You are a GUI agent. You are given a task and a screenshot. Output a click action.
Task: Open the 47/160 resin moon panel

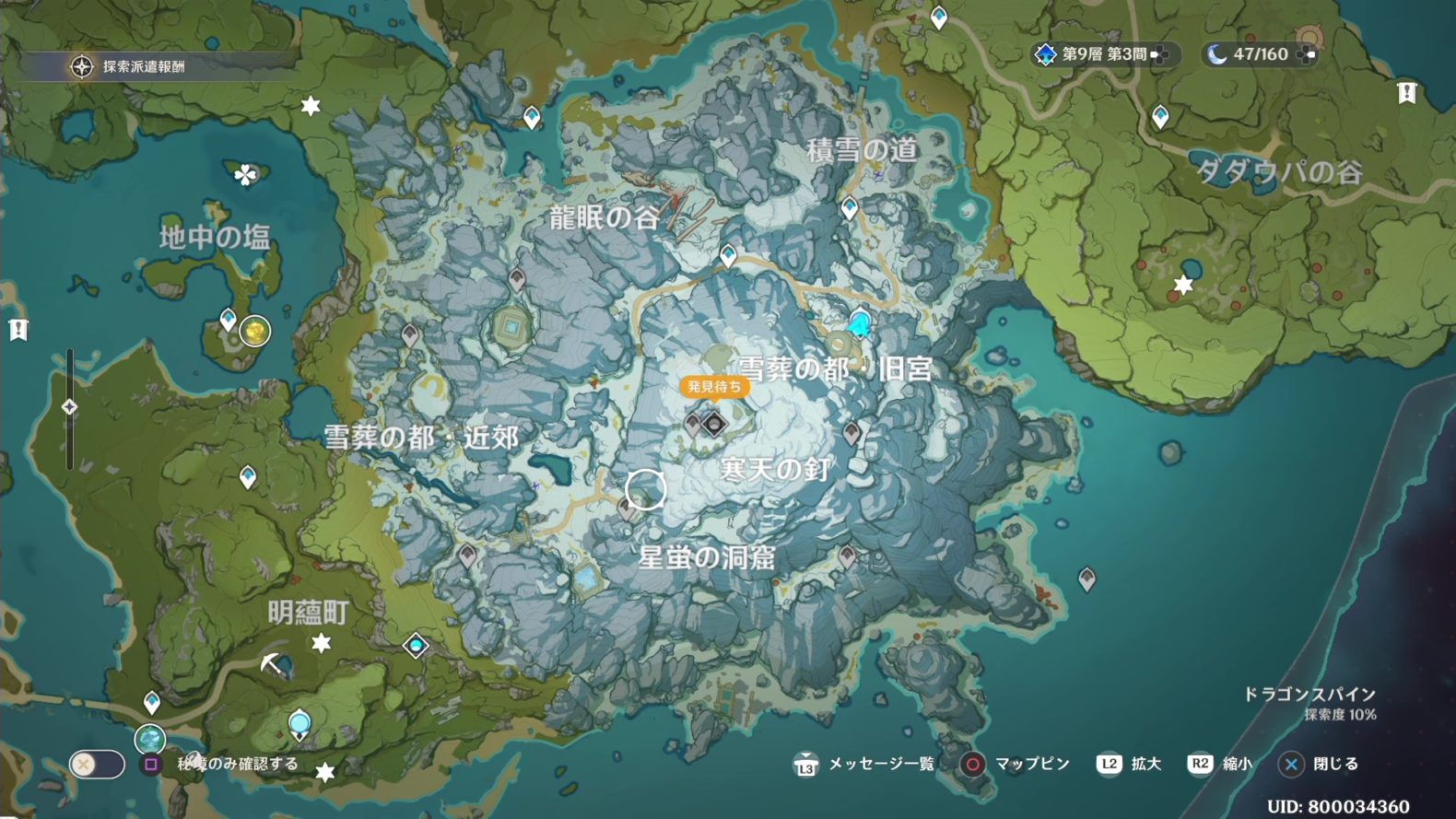click(x=1259, y=54)
